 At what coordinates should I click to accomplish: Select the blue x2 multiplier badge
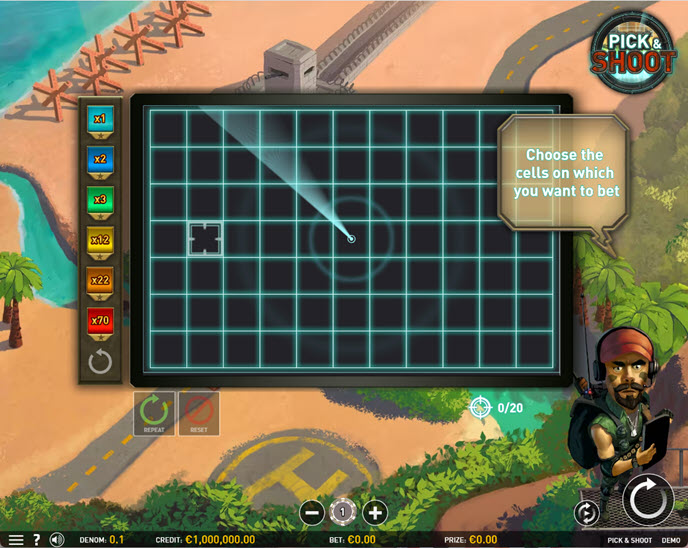click(100, 159)
